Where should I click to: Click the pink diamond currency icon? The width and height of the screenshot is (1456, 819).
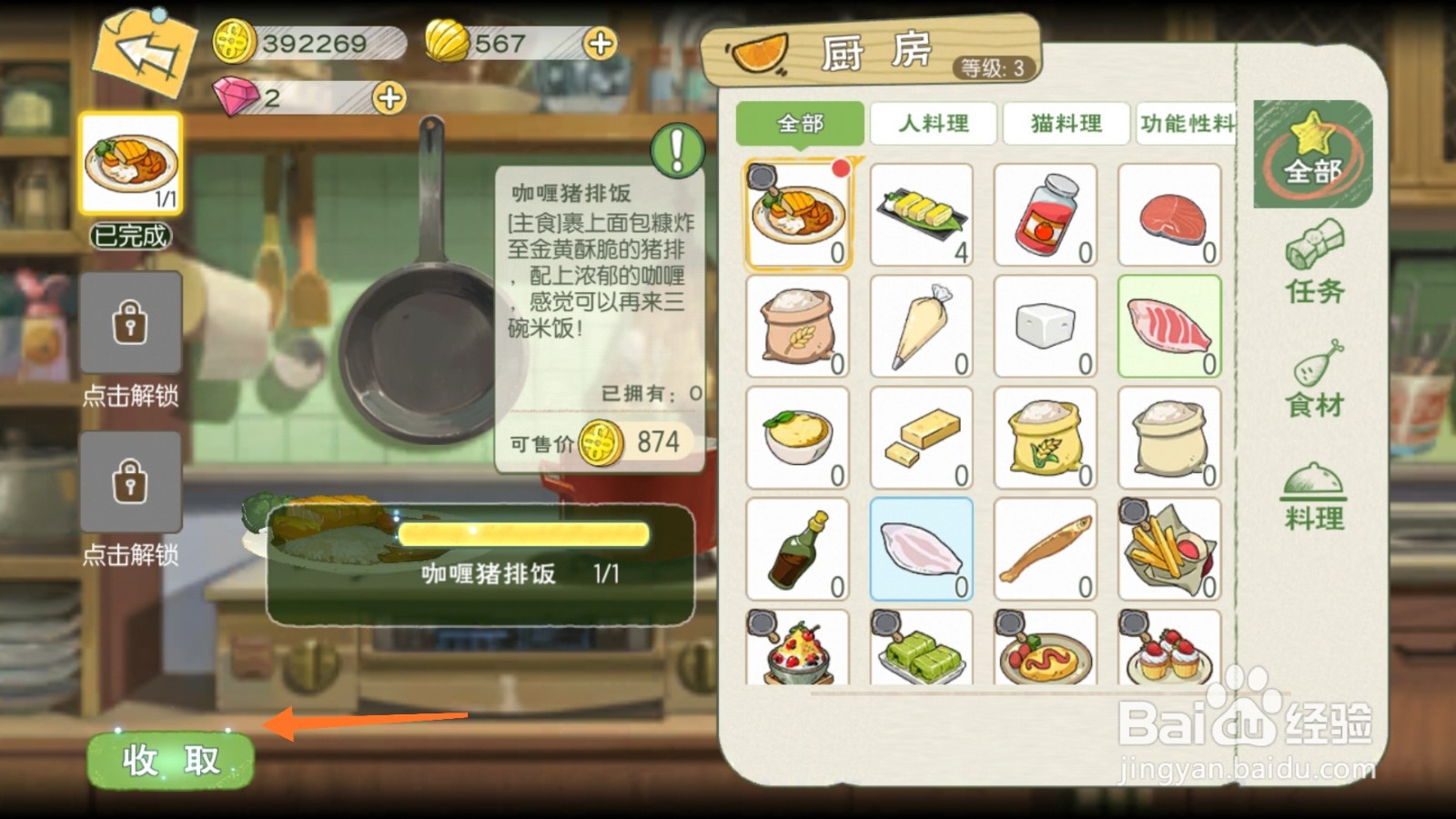[235, 95]
